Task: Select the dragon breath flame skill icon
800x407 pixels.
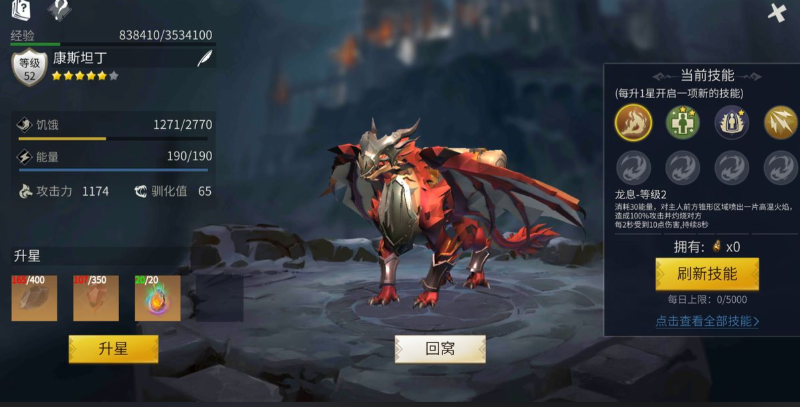Action: click(x=633, y=122)
